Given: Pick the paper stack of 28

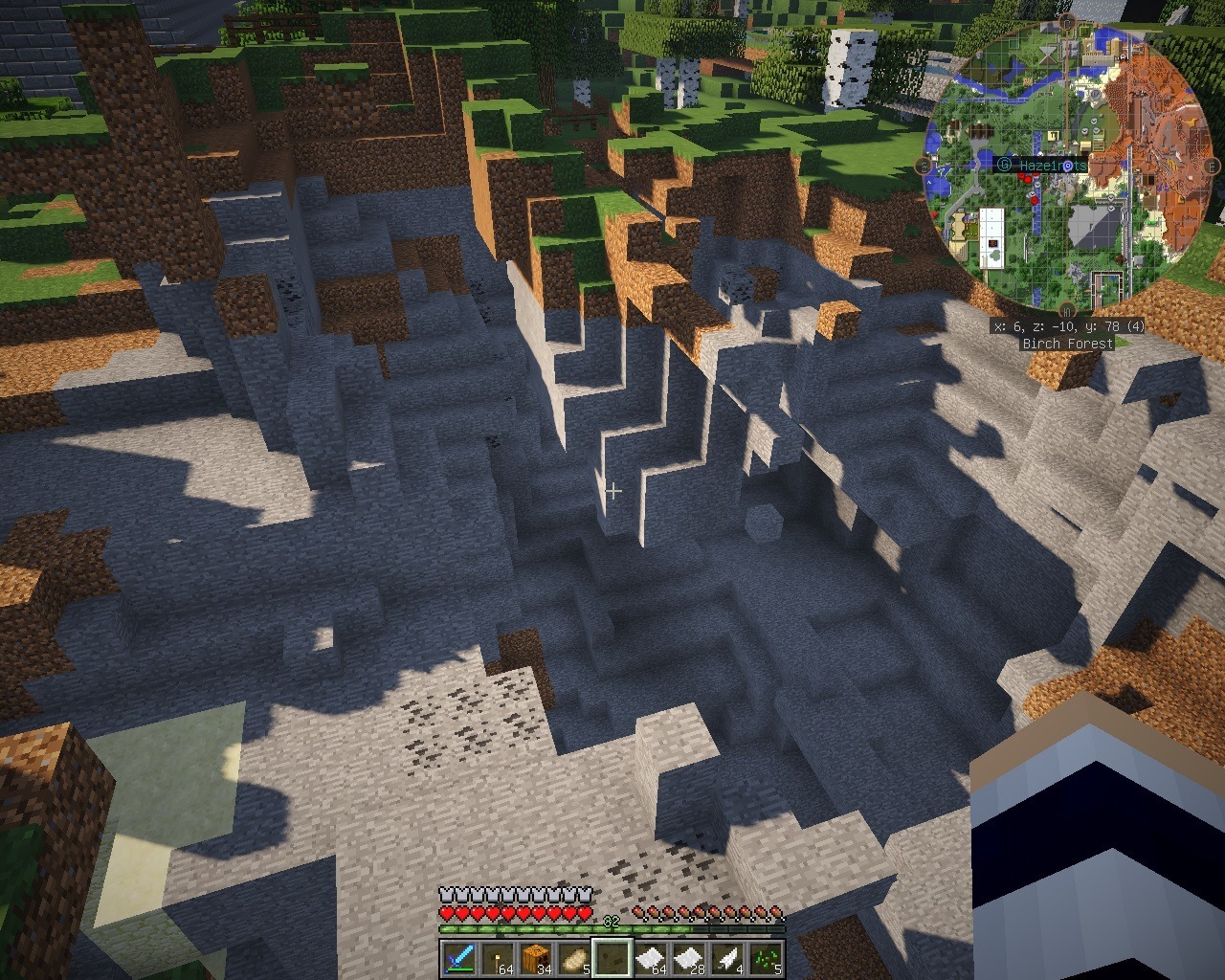Looking at the screenshot, I should (x=688, y=956).
